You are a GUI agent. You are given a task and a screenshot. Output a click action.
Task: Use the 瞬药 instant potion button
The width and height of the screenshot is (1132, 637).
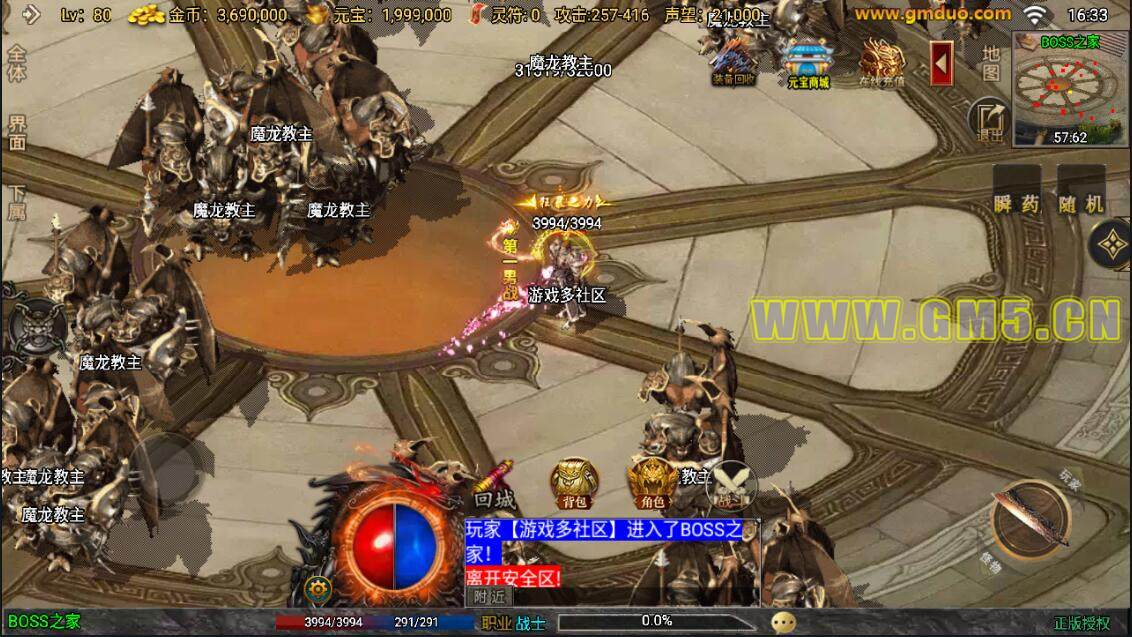pos(1017,201)
